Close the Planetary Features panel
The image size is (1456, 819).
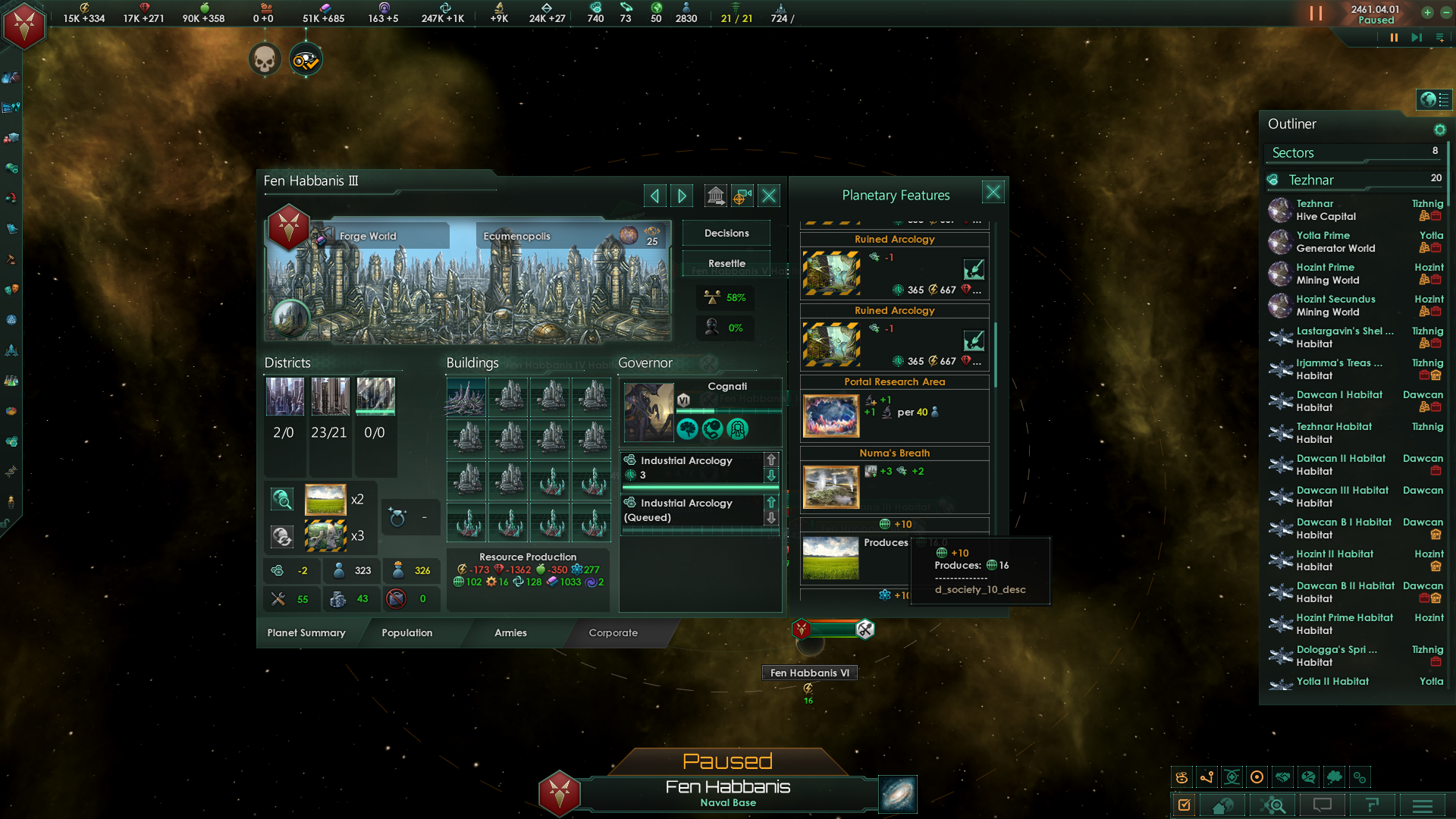pyautogui.click(x=993, y=193)
